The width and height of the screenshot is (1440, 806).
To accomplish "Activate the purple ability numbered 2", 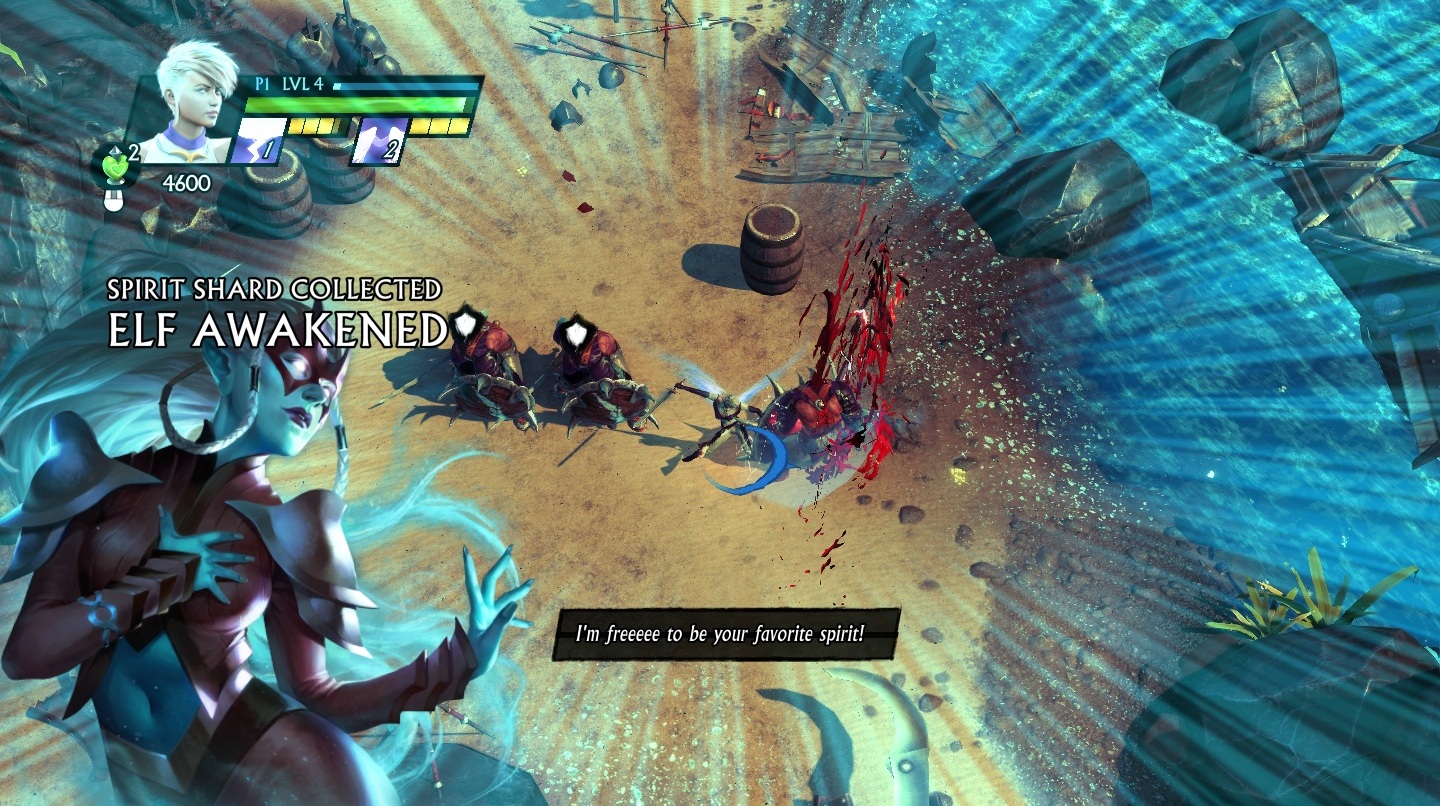I will tap(379, 141).
